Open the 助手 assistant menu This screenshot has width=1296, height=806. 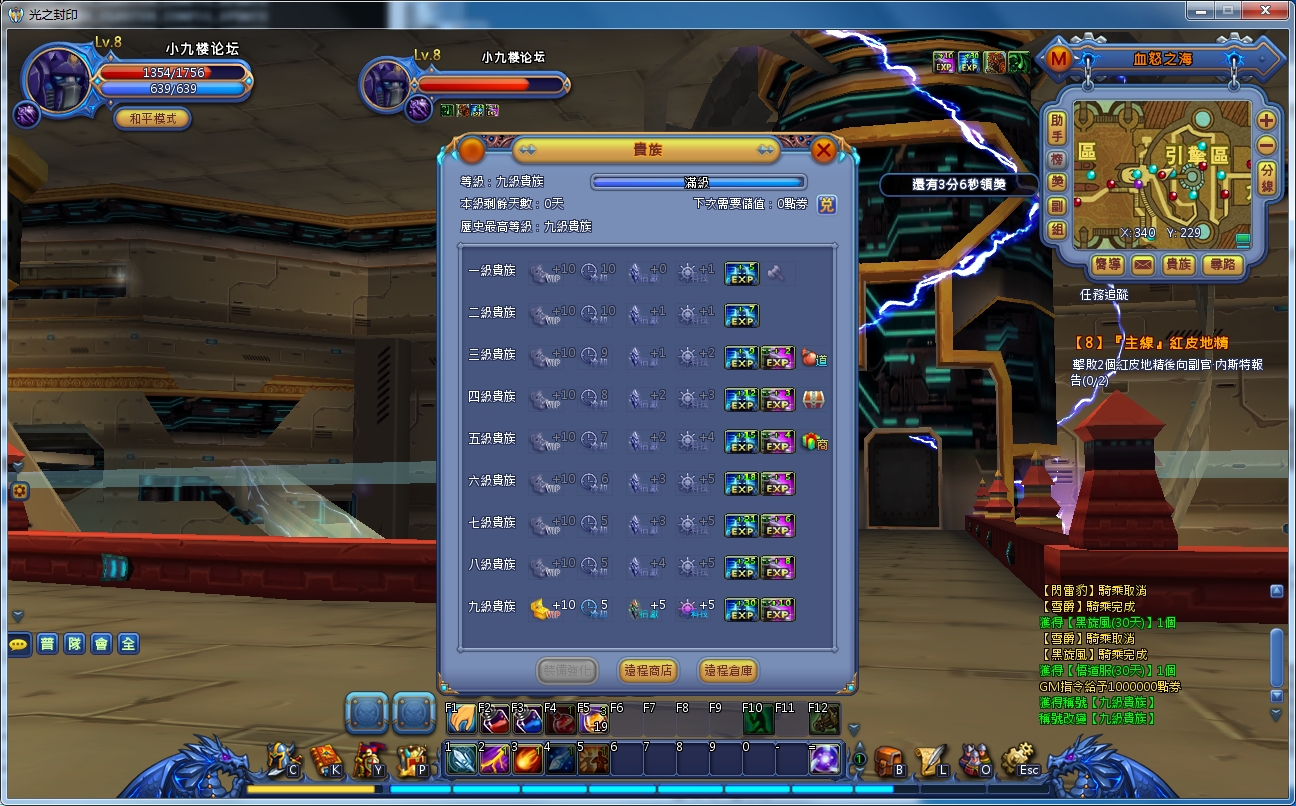pos(1057,127)
